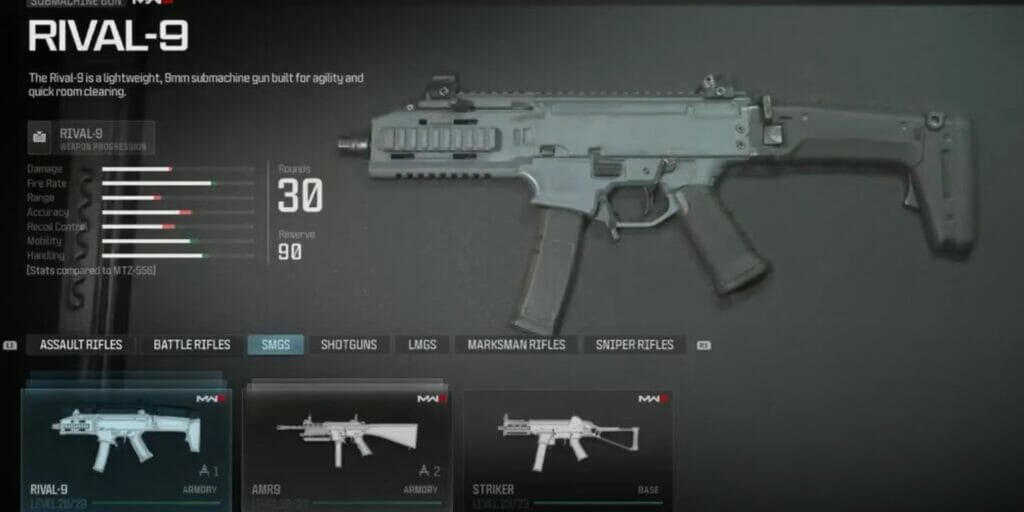Select the SMGs tab
The width and height of the screenshot is (1024, 512).
[x=276, y=345]
